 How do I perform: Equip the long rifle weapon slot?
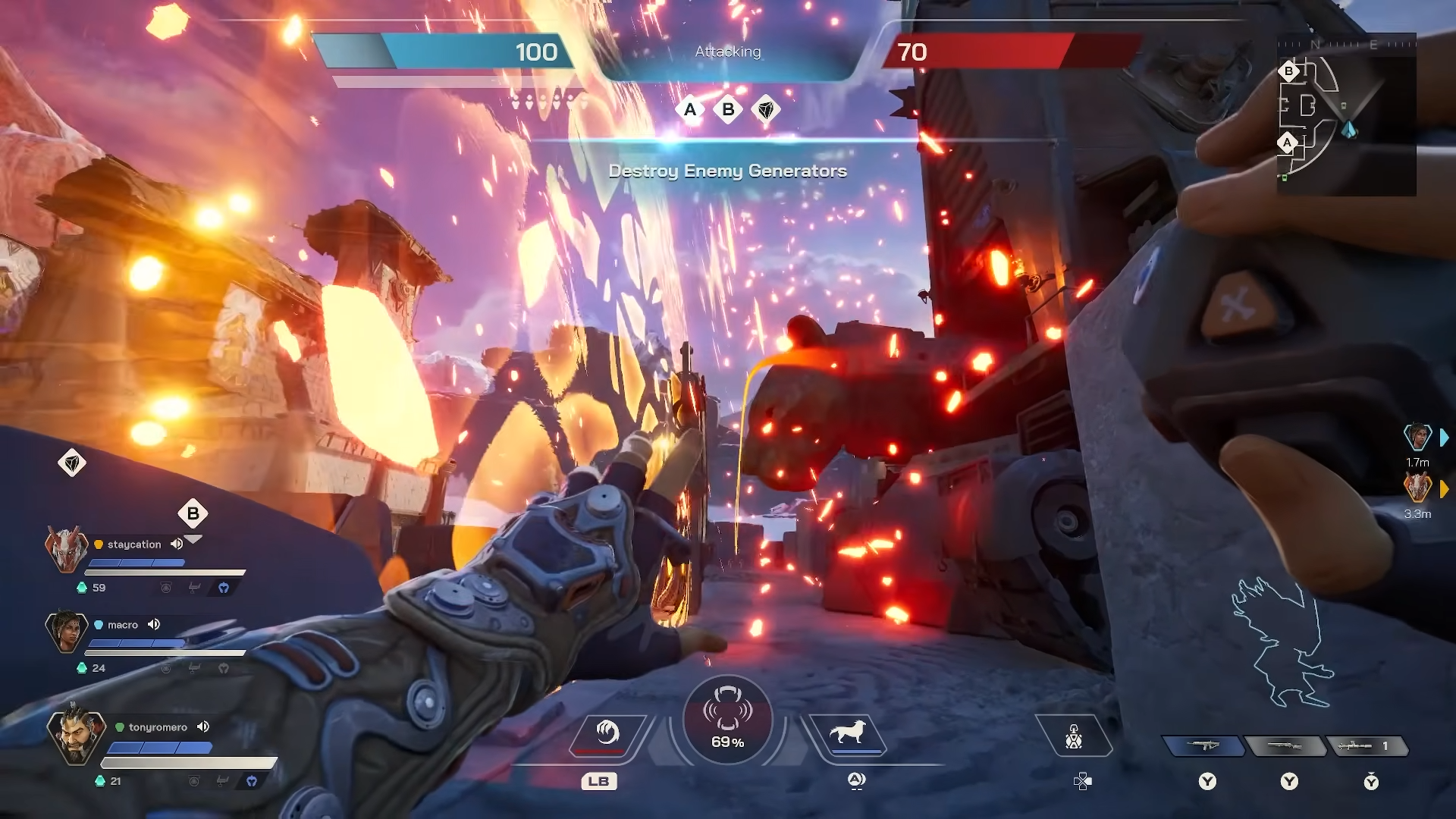[x=1285, y=746]
